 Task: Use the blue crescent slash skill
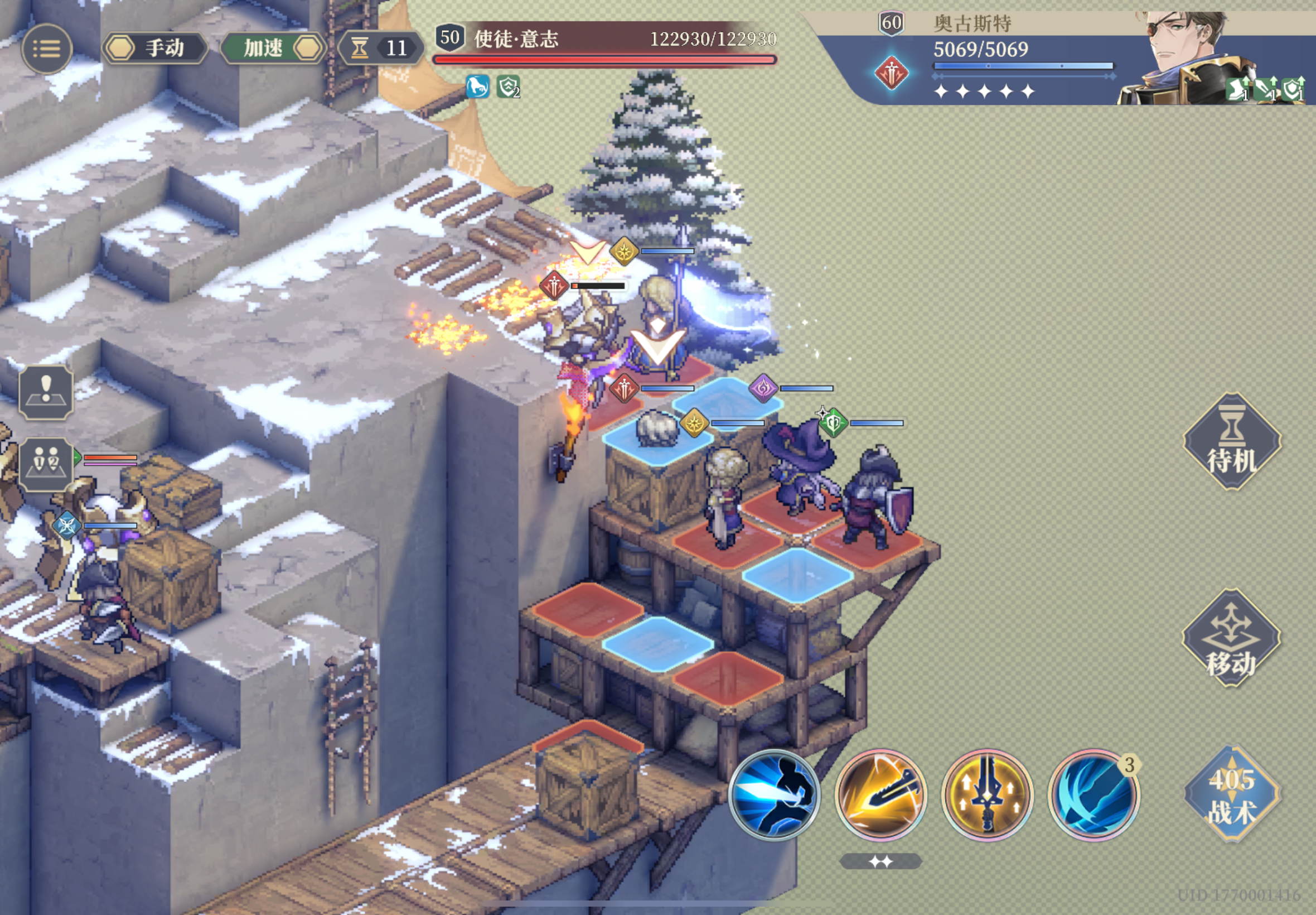[1093, 795]
